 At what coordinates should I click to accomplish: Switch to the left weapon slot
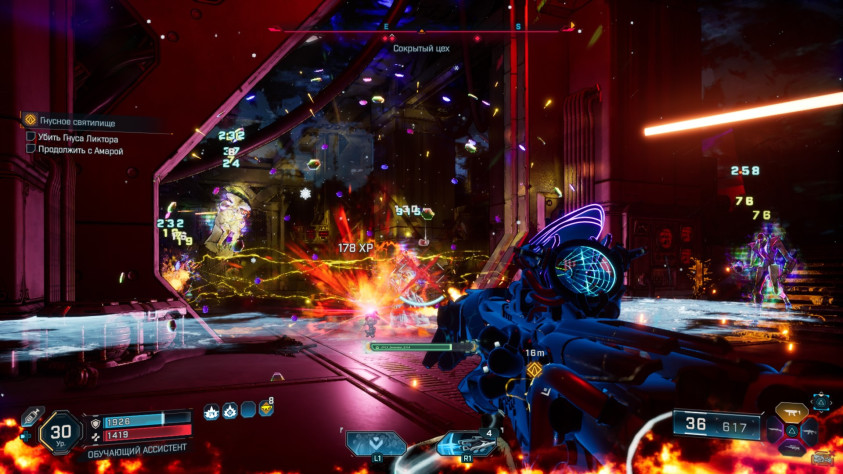[x=776, y=432]
